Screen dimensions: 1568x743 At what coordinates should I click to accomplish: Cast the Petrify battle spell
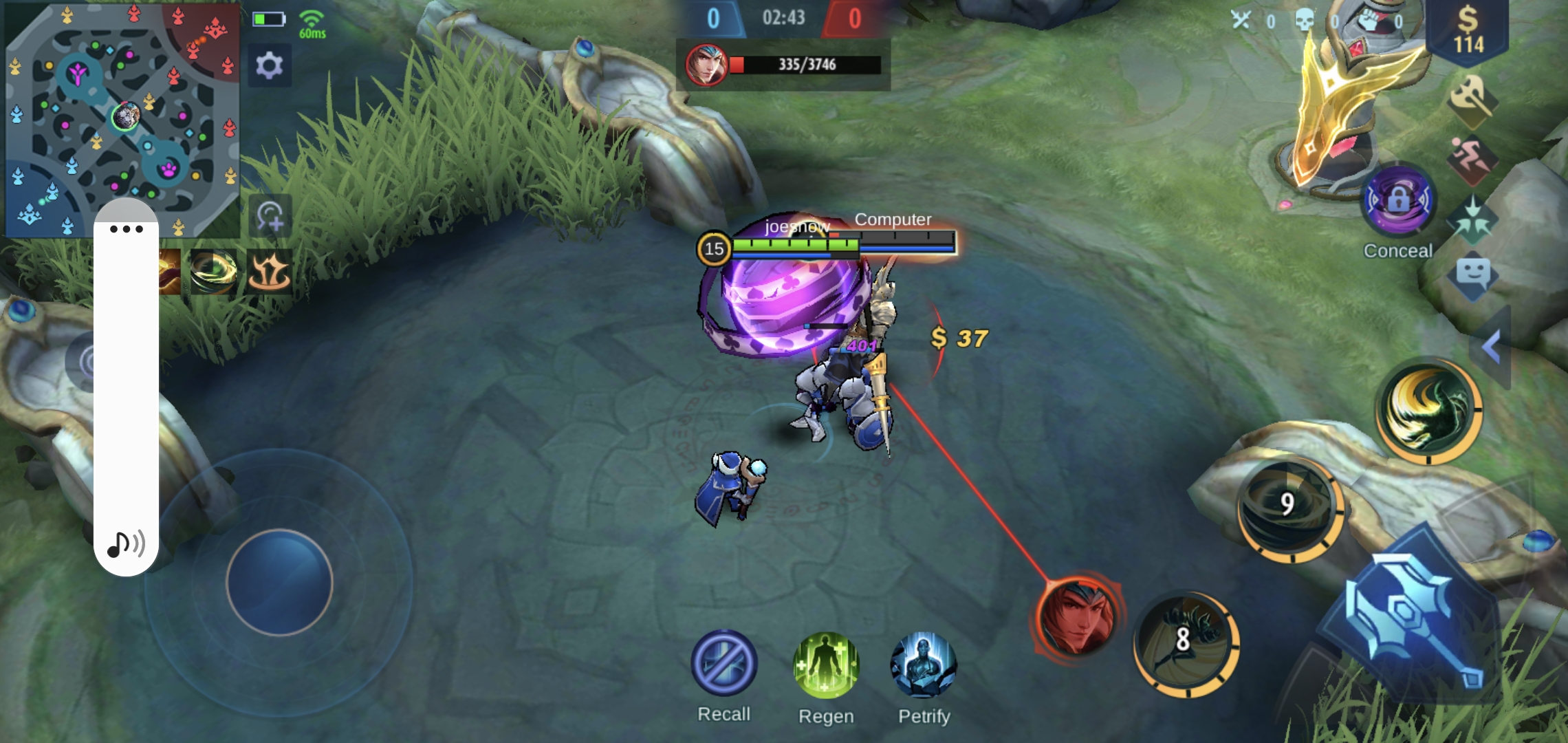(924, 665)
